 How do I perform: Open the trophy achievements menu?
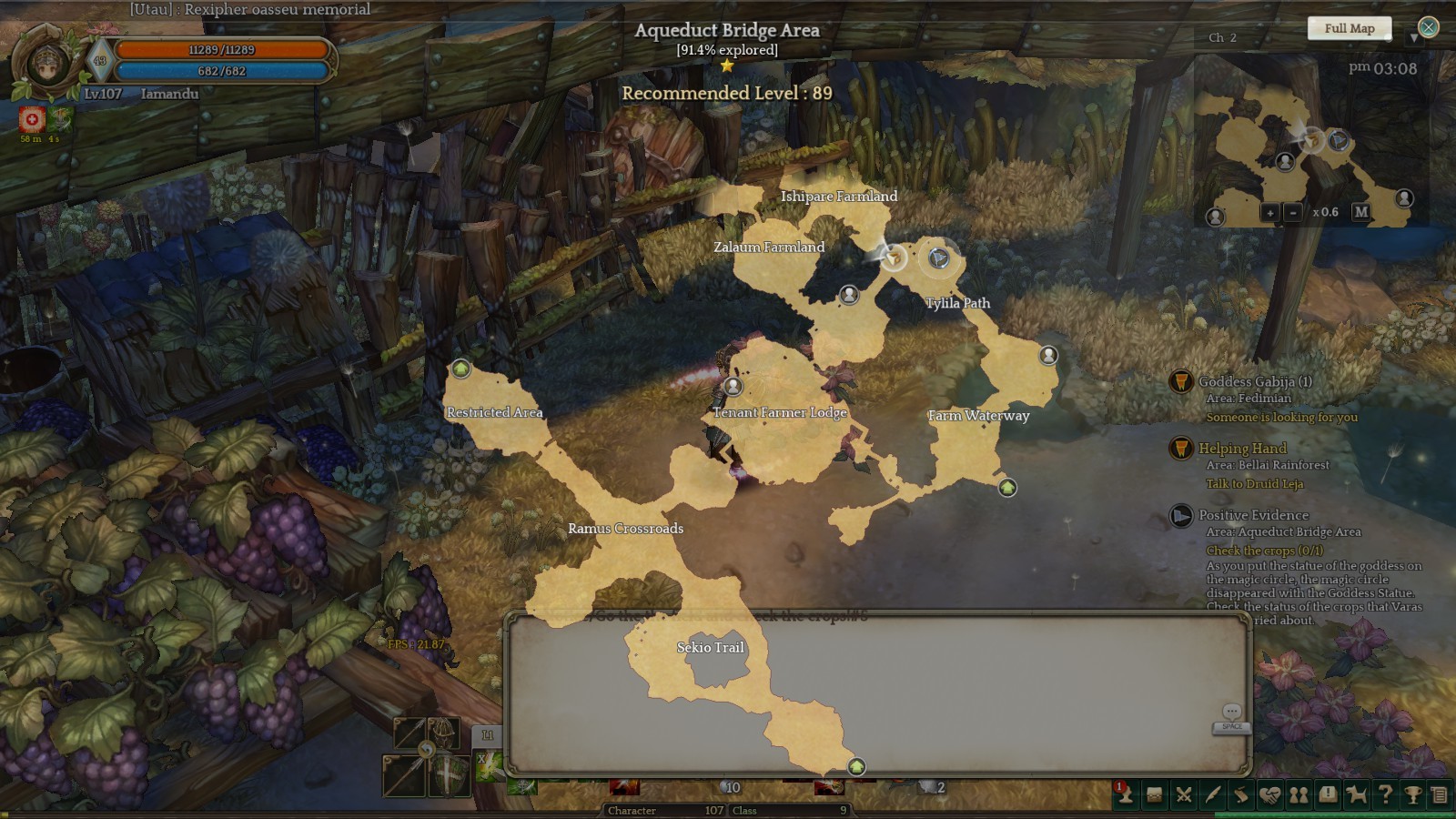click(1413, 794)
